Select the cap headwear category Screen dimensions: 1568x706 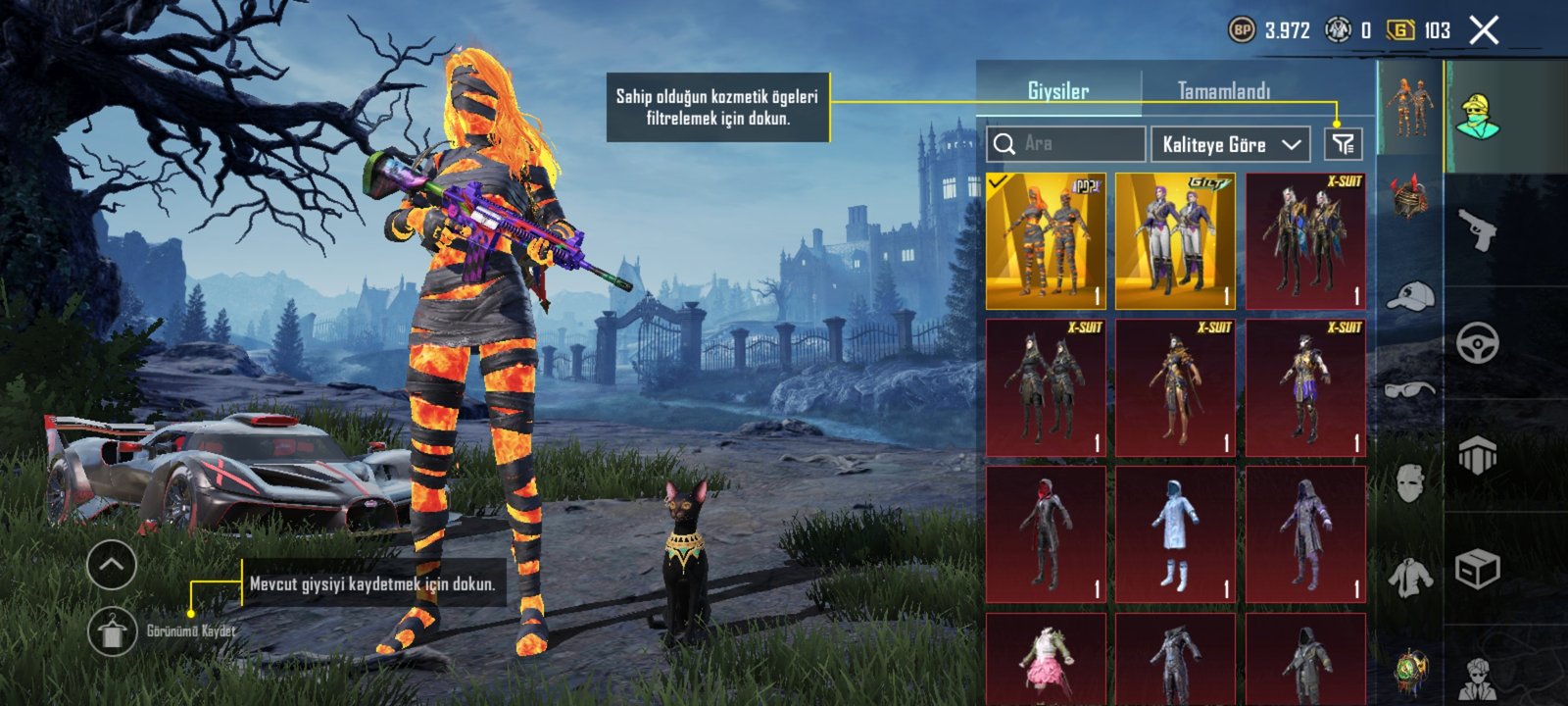pyautogui.click(x=1410, y=294)
